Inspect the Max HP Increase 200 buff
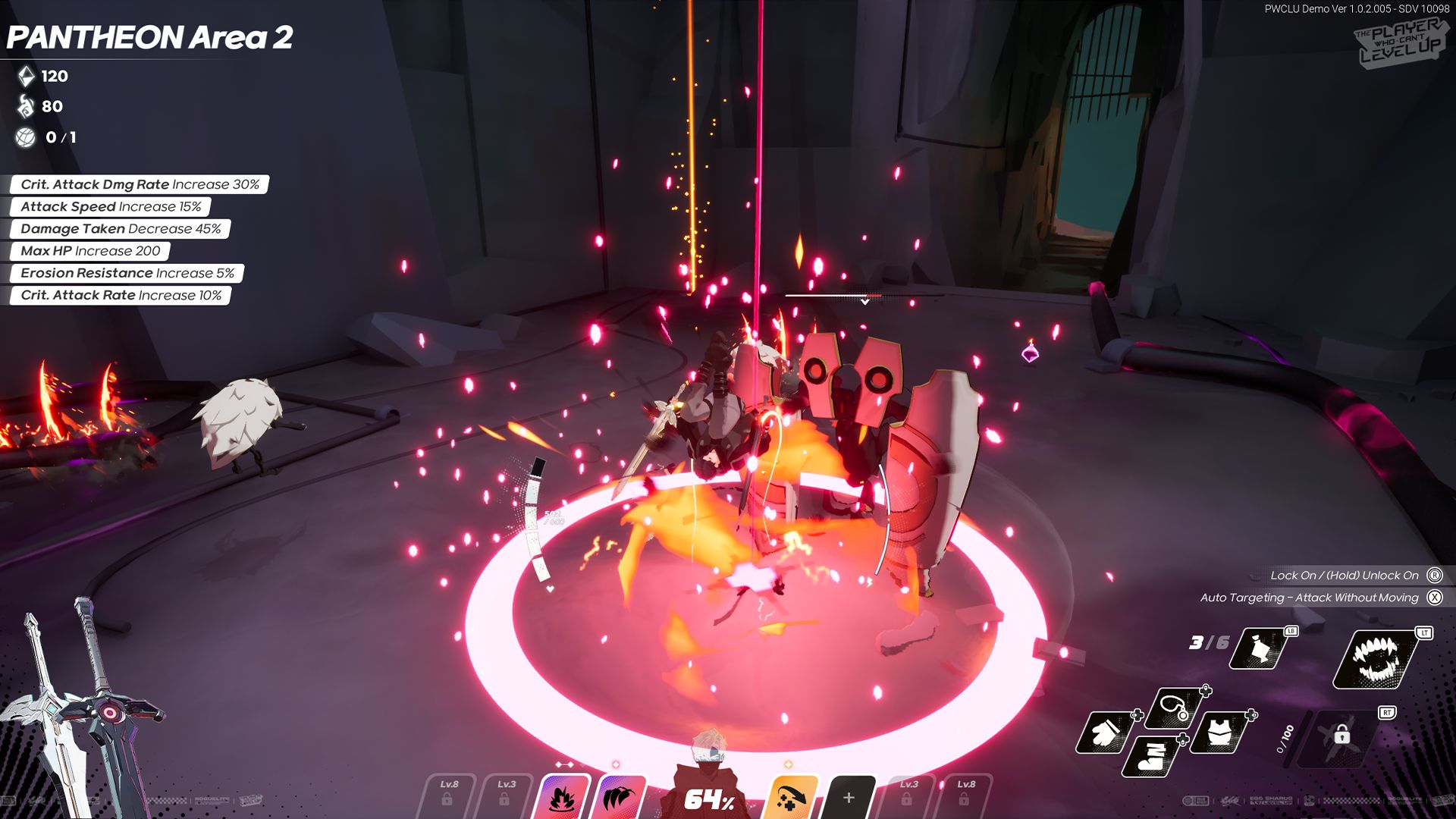Image resolution: width=1456 pixels, height=819 pixels. point(90,251)
